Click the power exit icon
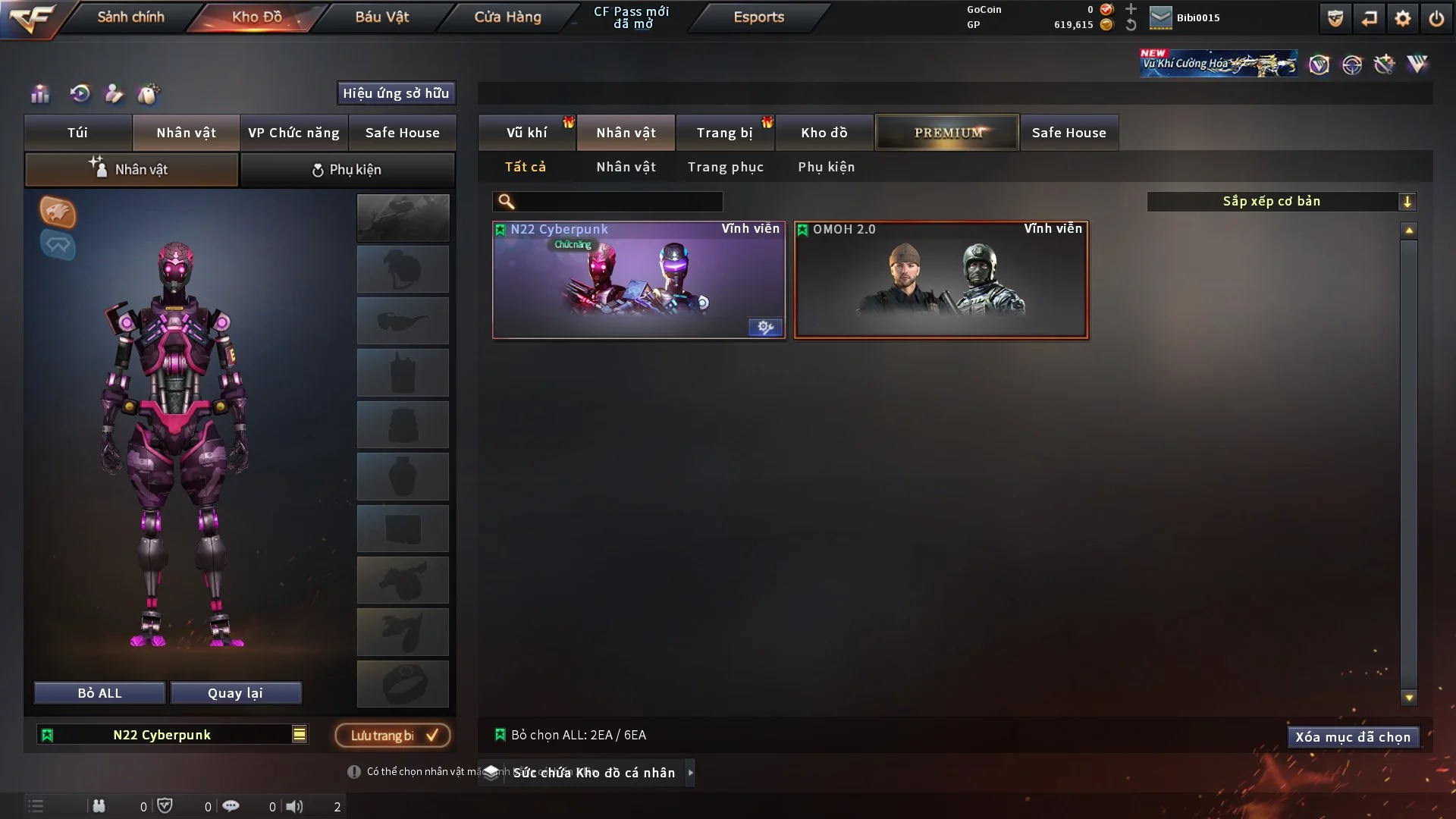Screen dimensions: 1456x819 [x=1436, y=18]
